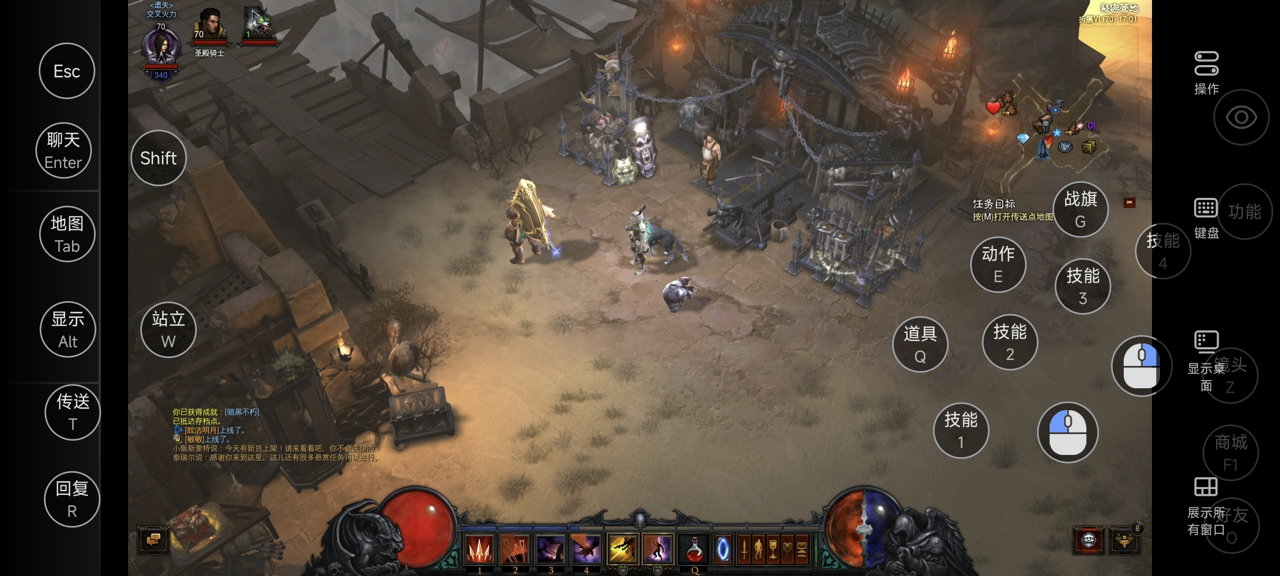Tap the Esc overlay button
The width and height of the screenshot is (1280, 576).
pyautogui.click(x=67, y=71)
